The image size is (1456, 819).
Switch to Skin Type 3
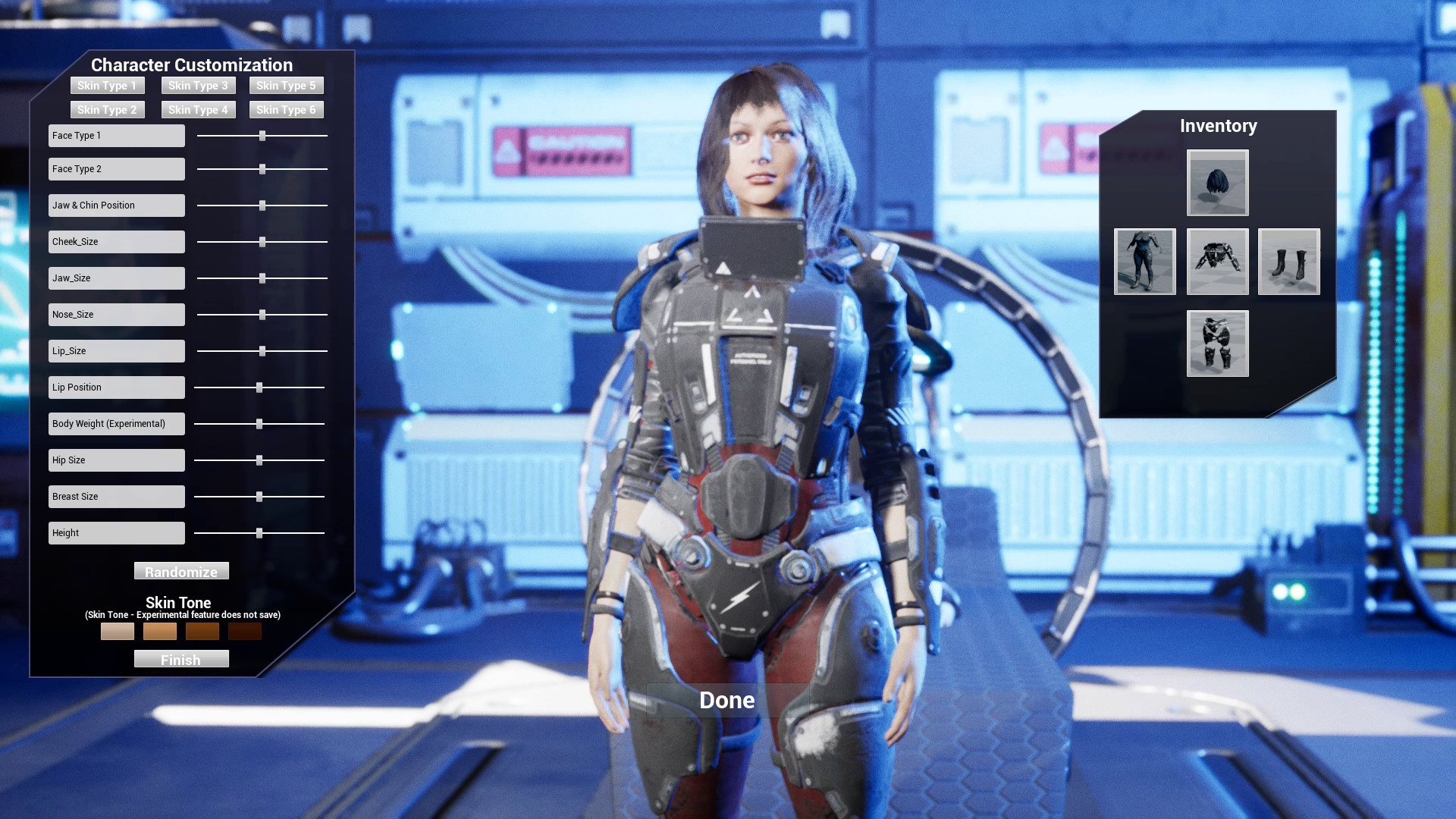[x=198, y=85]
